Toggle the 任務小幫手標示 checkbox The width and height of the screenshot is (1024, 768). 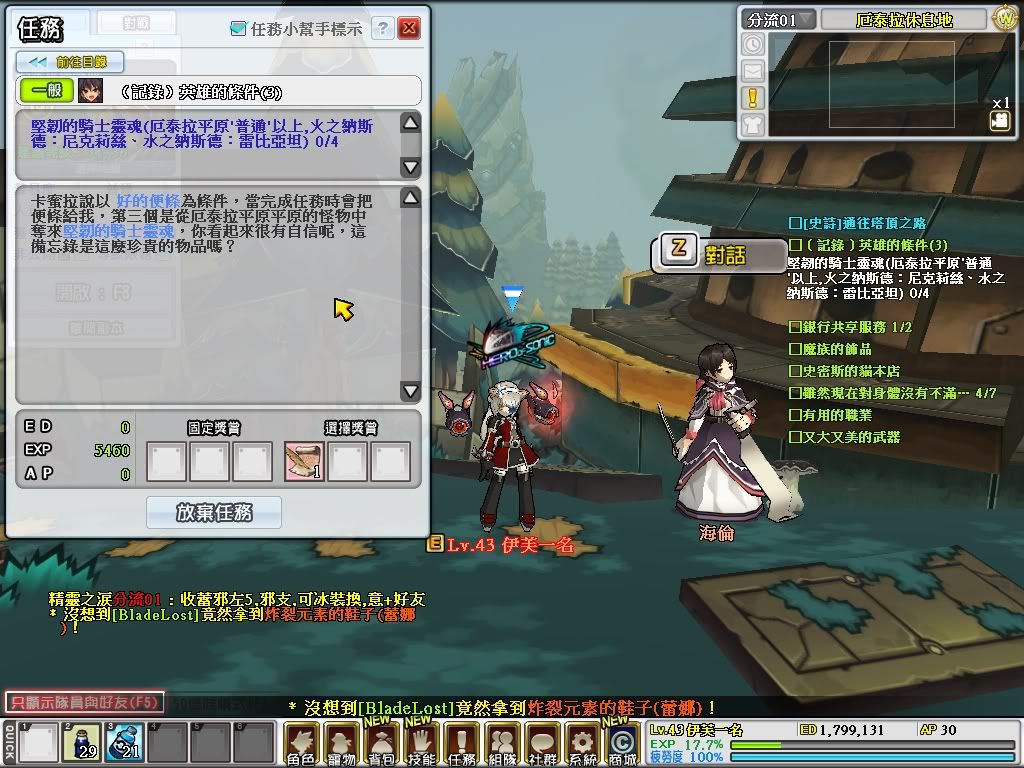(237, 30)
